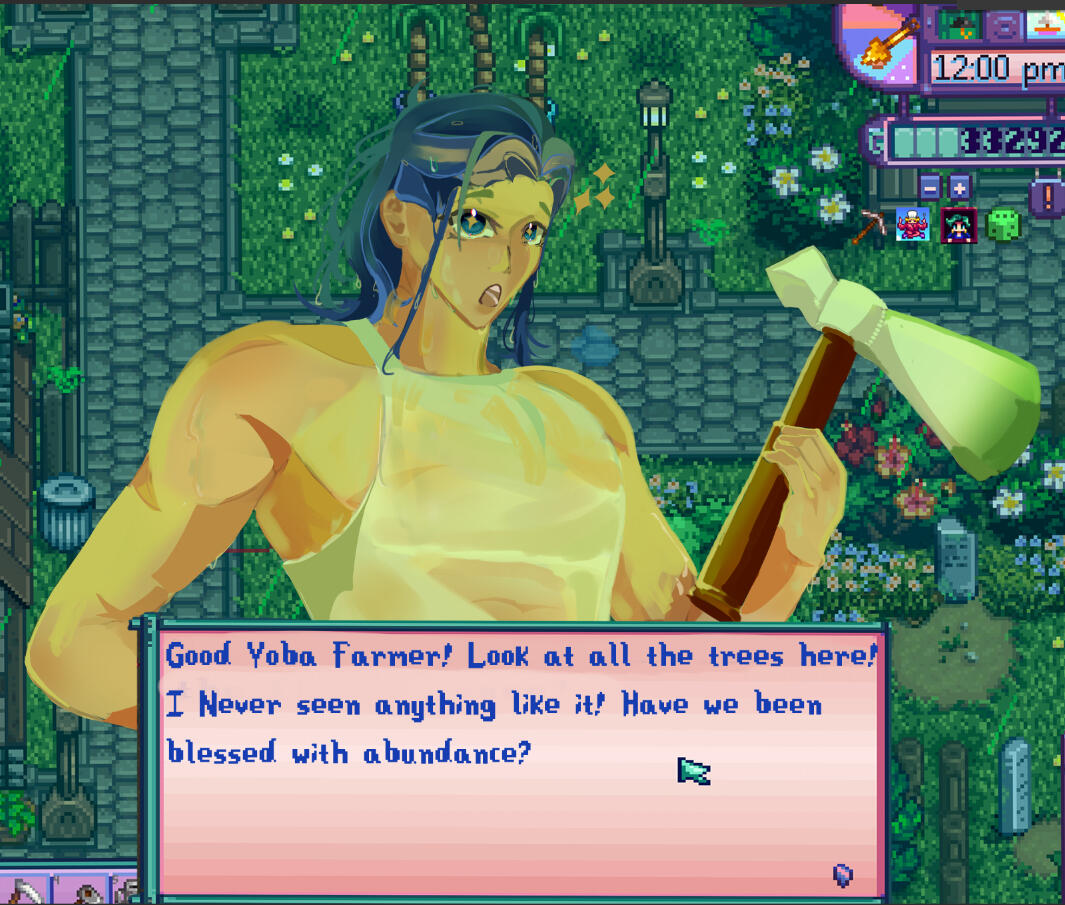Select the second hotbar tool slot
The height and width of the screenshot is (905, 1065).
point(90,890)
